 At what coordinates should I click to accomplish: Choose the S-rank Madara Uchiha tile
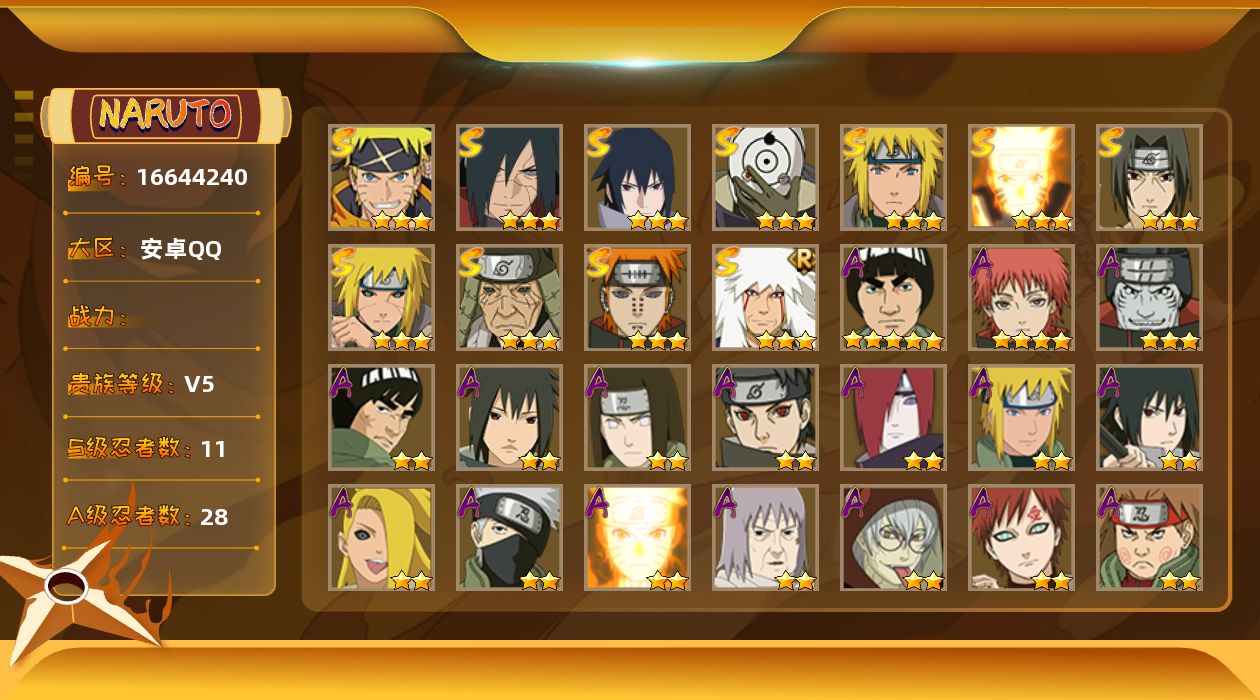509,177
